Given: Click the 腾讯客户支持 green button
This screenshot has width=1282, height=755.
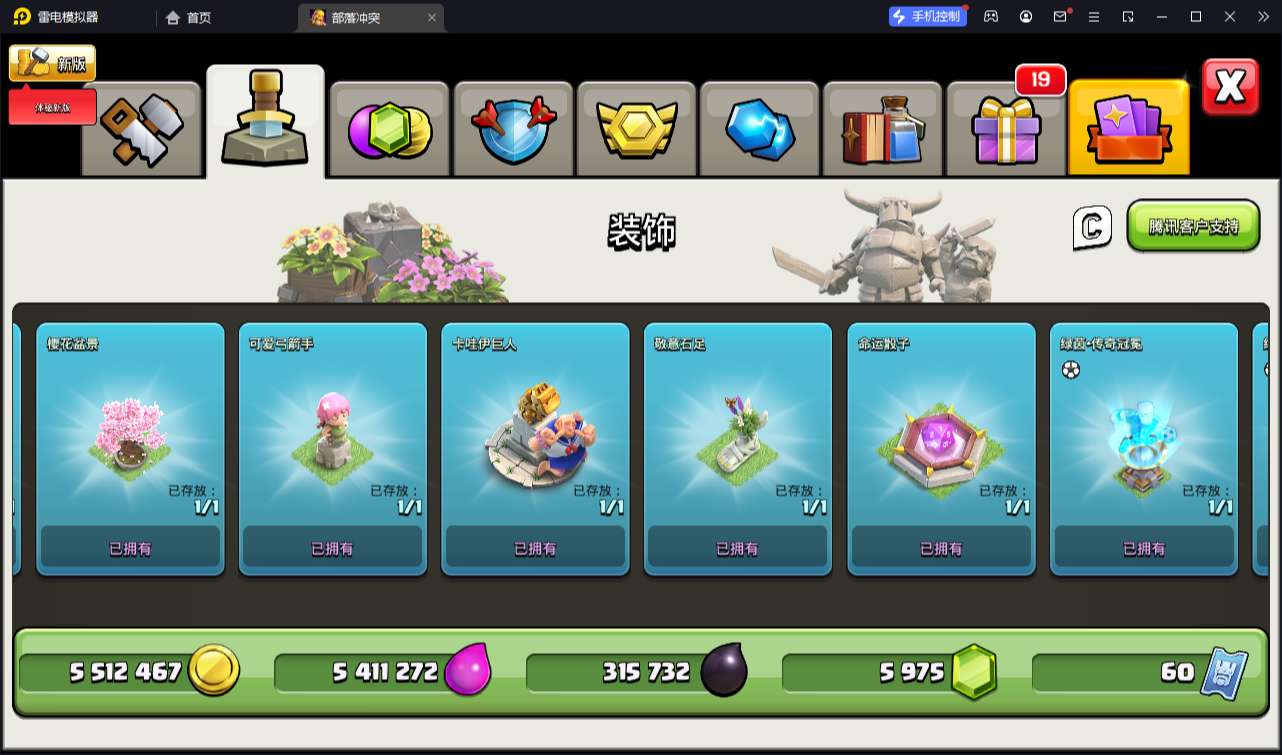Looking at the screenshot, I should [x=1193, y=226].
